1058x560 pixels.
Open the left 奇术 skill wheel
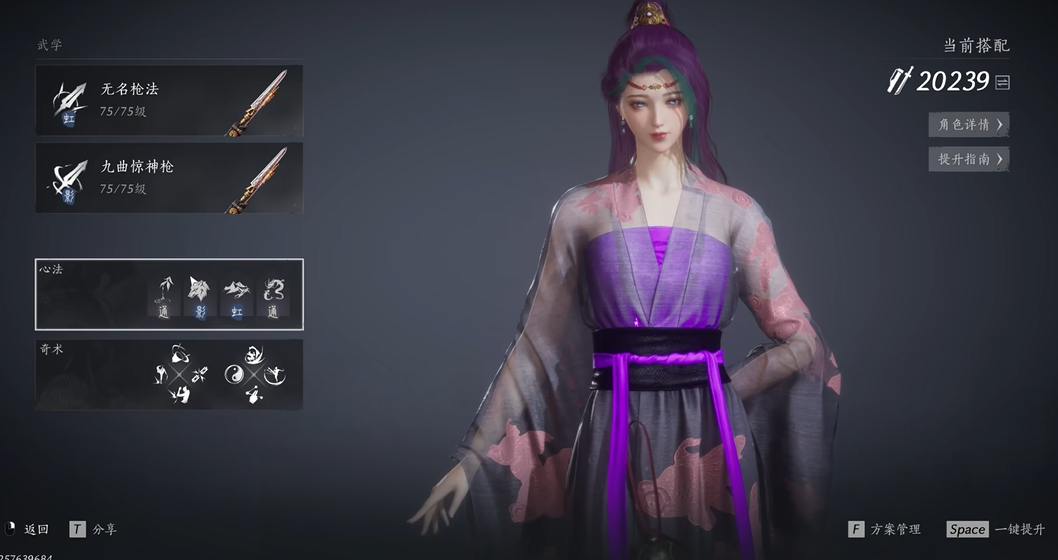click(181, 375)
